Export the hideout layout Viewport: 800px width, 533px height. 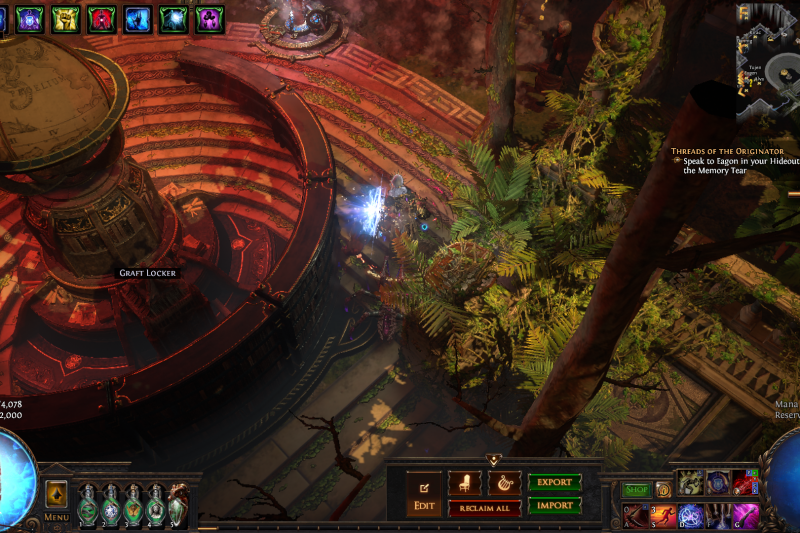tap(554, 482)
